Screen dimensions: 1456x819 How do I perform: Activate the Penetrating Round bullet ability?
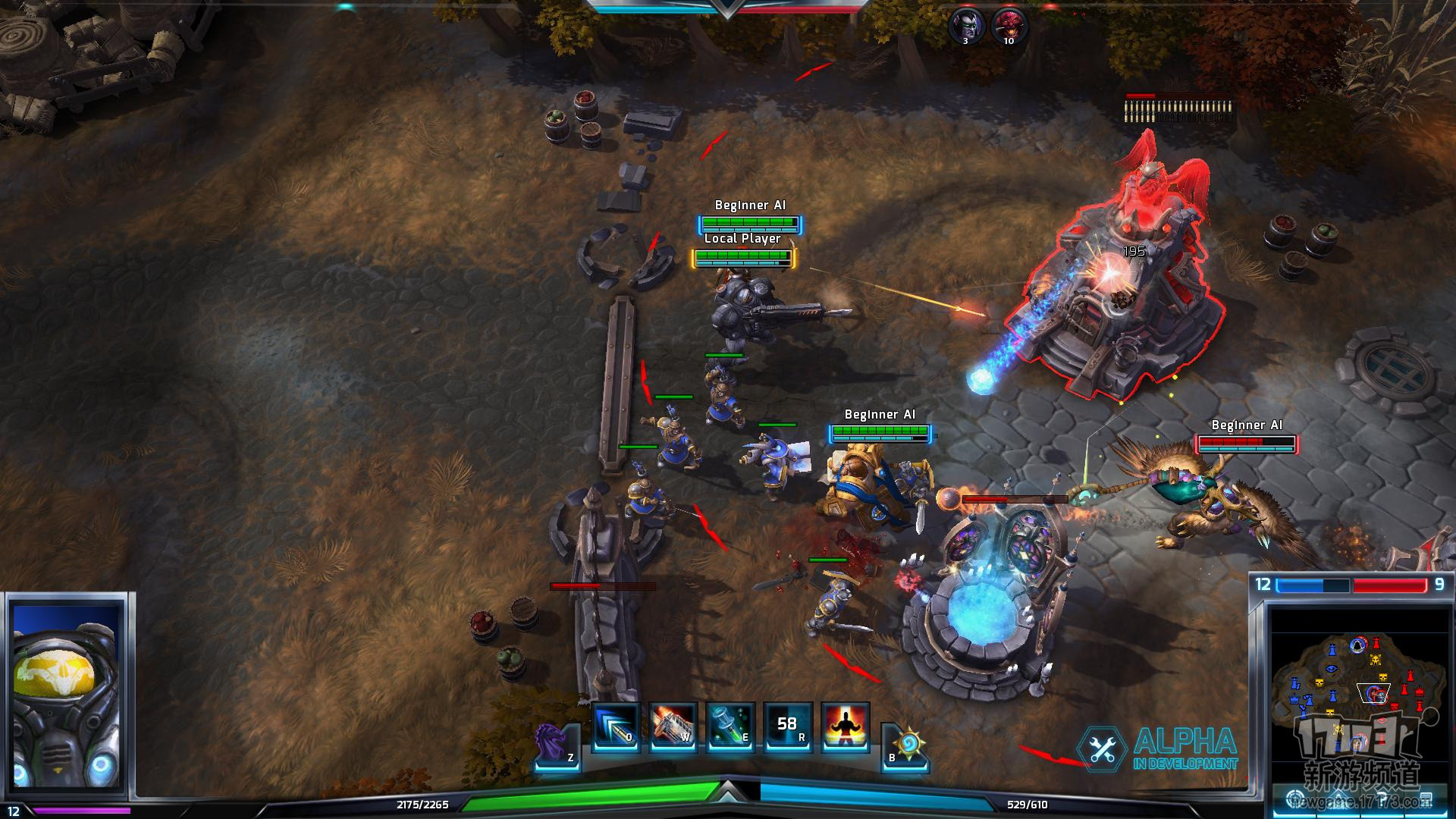click(x=616, y=727)
